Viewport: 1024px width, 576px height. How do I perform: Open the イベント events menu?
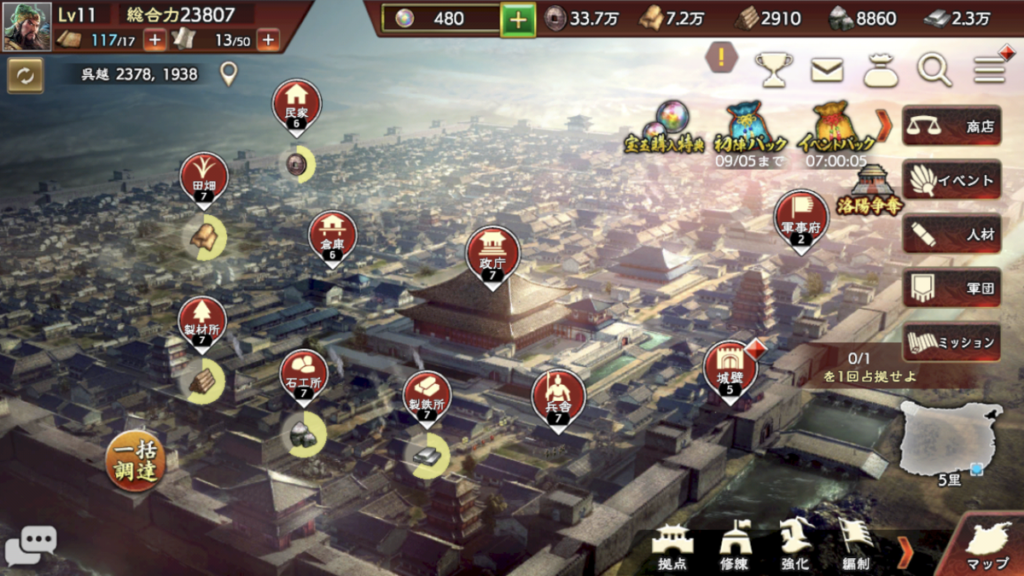951,181
